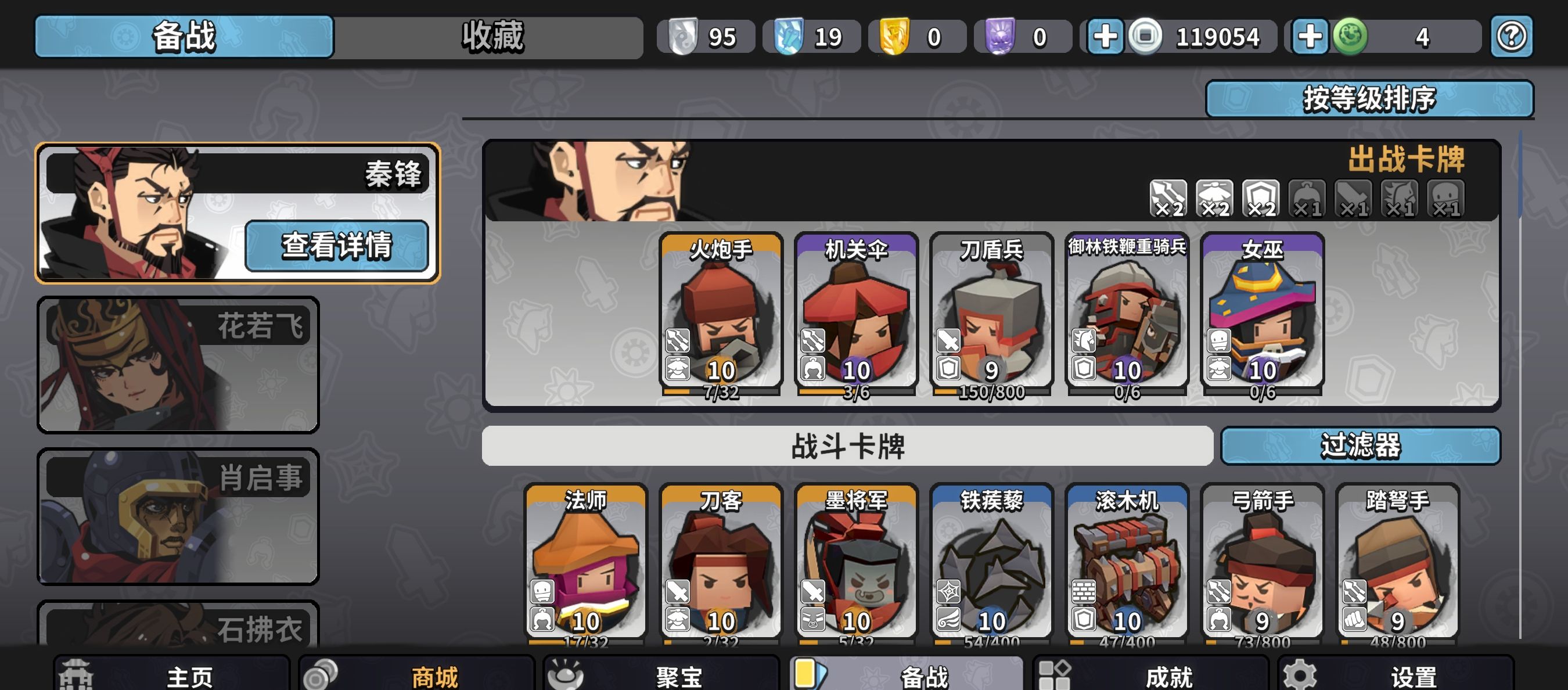Open the 过滤器 filter
The width and height of the screenshot is (1568, 690).
1360,445
